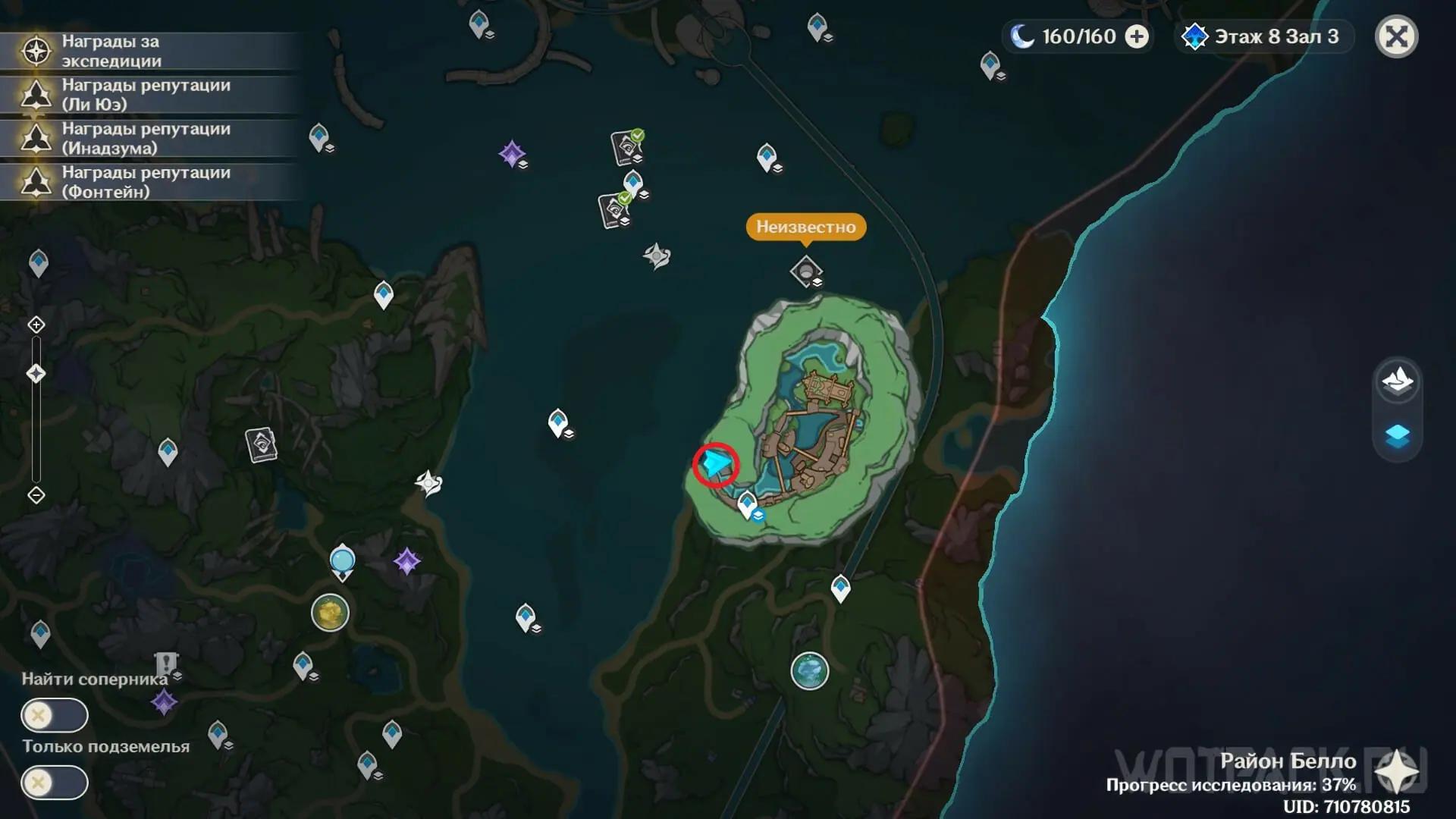The height and width of the screenshot is (819, 1456).
Task: Select the golden domain marker
Action: (330, 613)
